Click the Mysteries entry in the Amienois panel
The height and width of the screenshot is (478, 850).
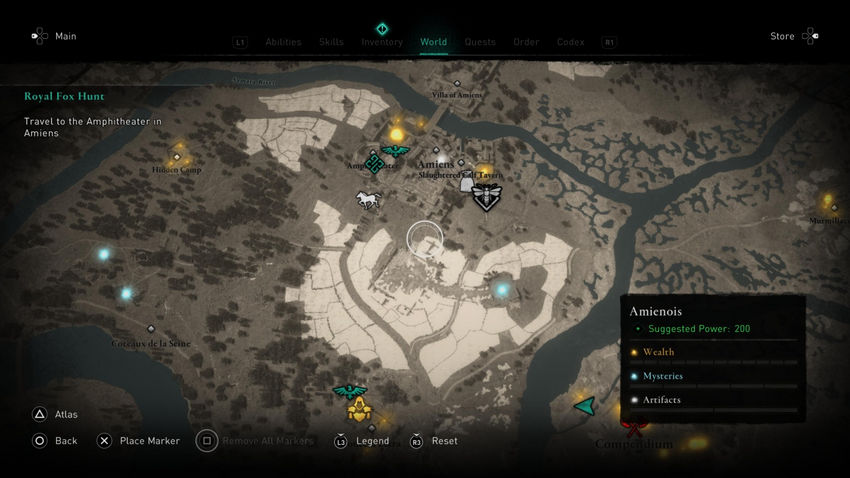coord(662,376)
